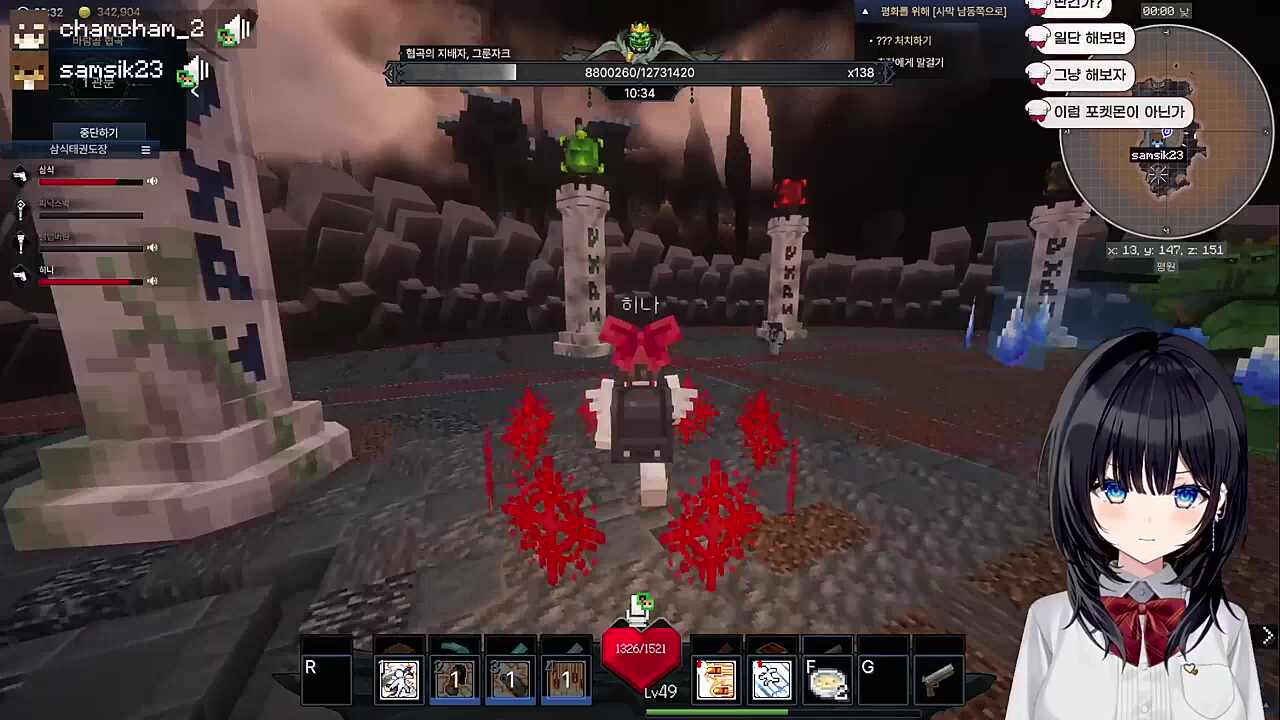This screenshot has width=1280, height=720.
Task: Select hotbar slot number four
Action: point(565,680)
